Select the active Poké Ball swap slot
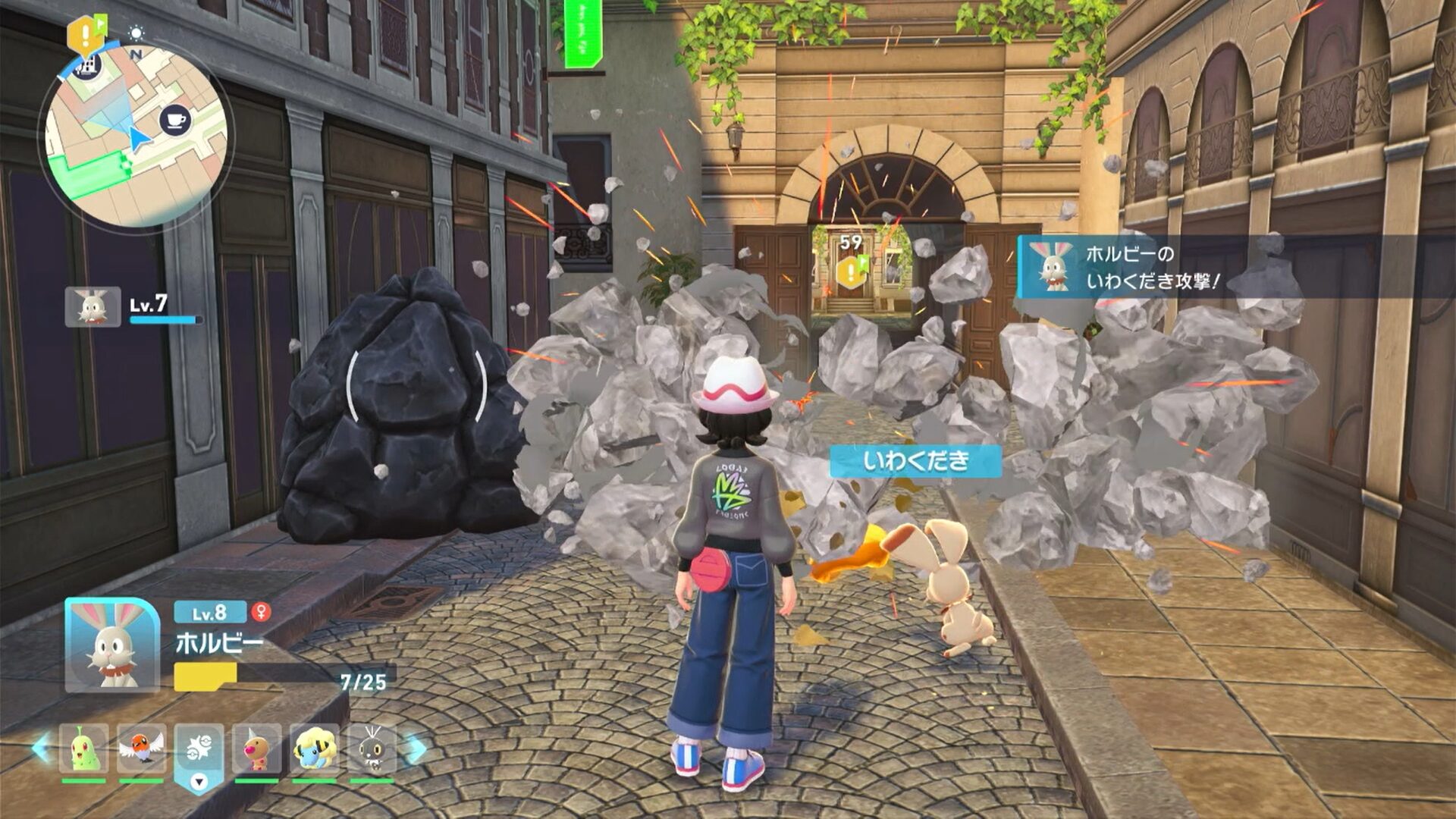1456x819 pixels. tap(199, 751)
